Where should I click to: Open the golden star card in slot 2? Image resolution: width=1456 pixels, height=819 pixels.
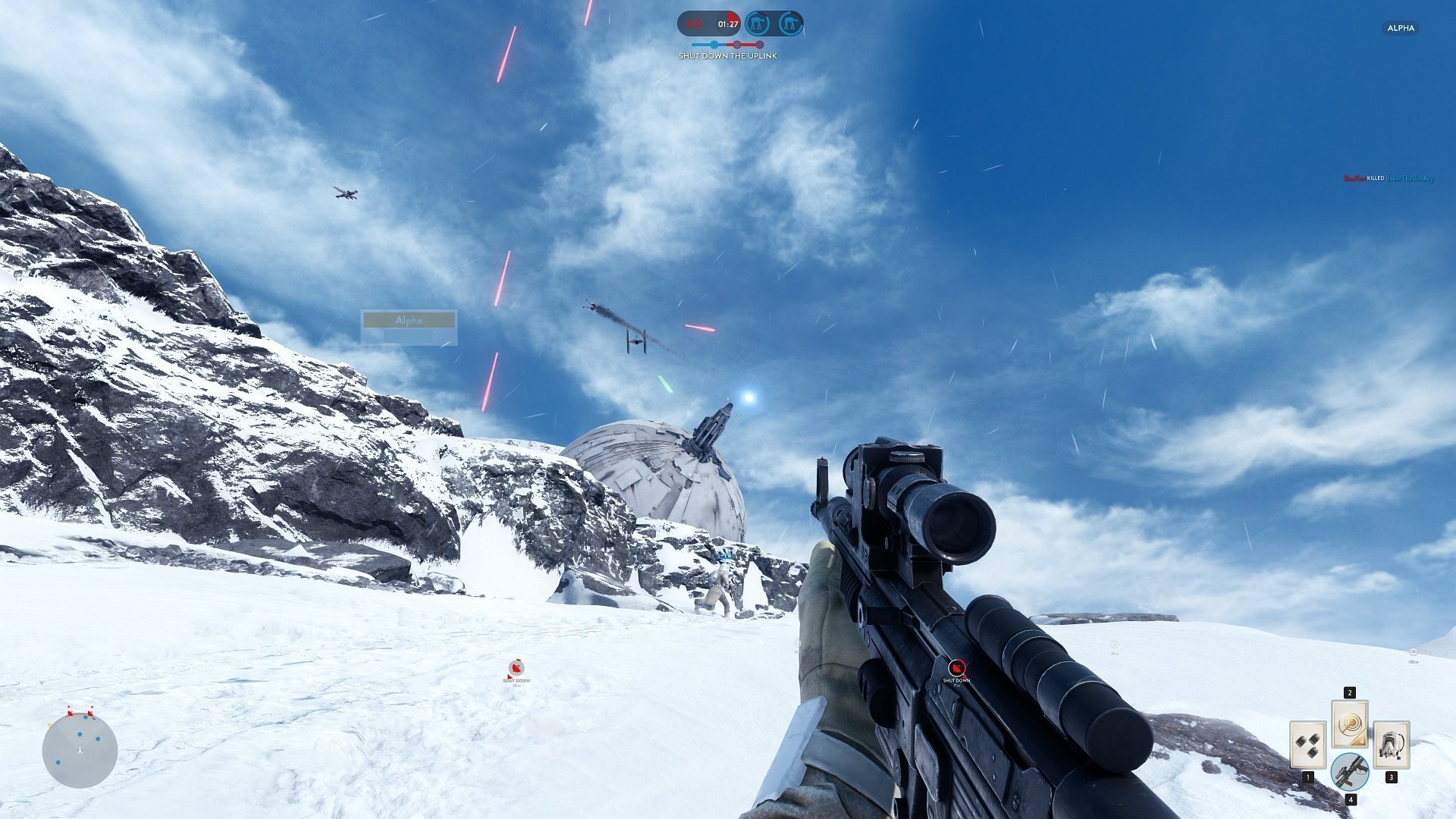1349,725
